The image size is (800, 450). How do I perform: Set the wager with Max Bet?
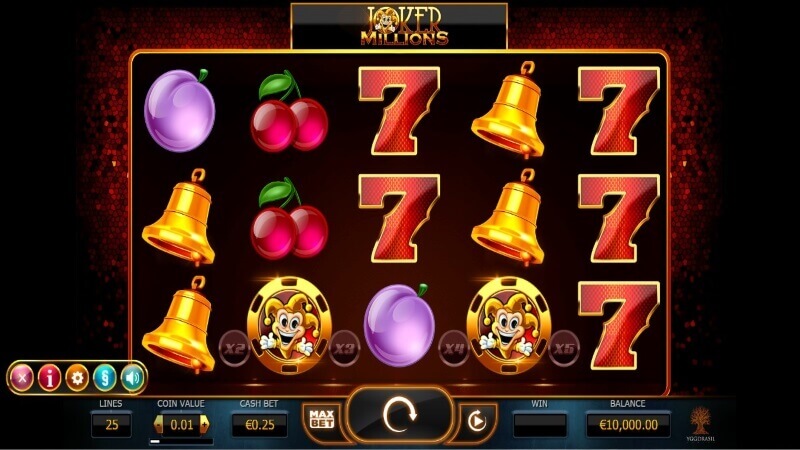point(320,419)
